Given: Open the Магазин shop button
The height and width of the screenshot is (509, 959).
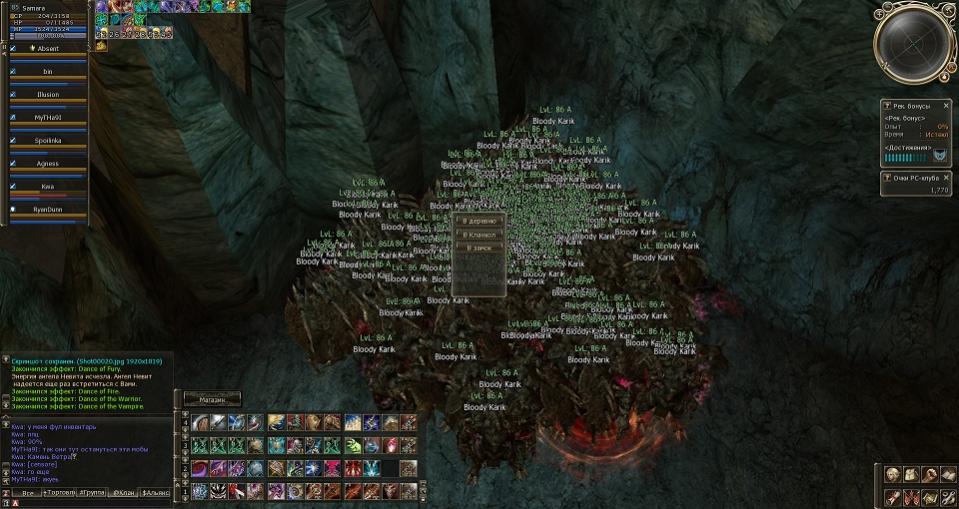Looking at the screenshot, I should pos(212,398).
